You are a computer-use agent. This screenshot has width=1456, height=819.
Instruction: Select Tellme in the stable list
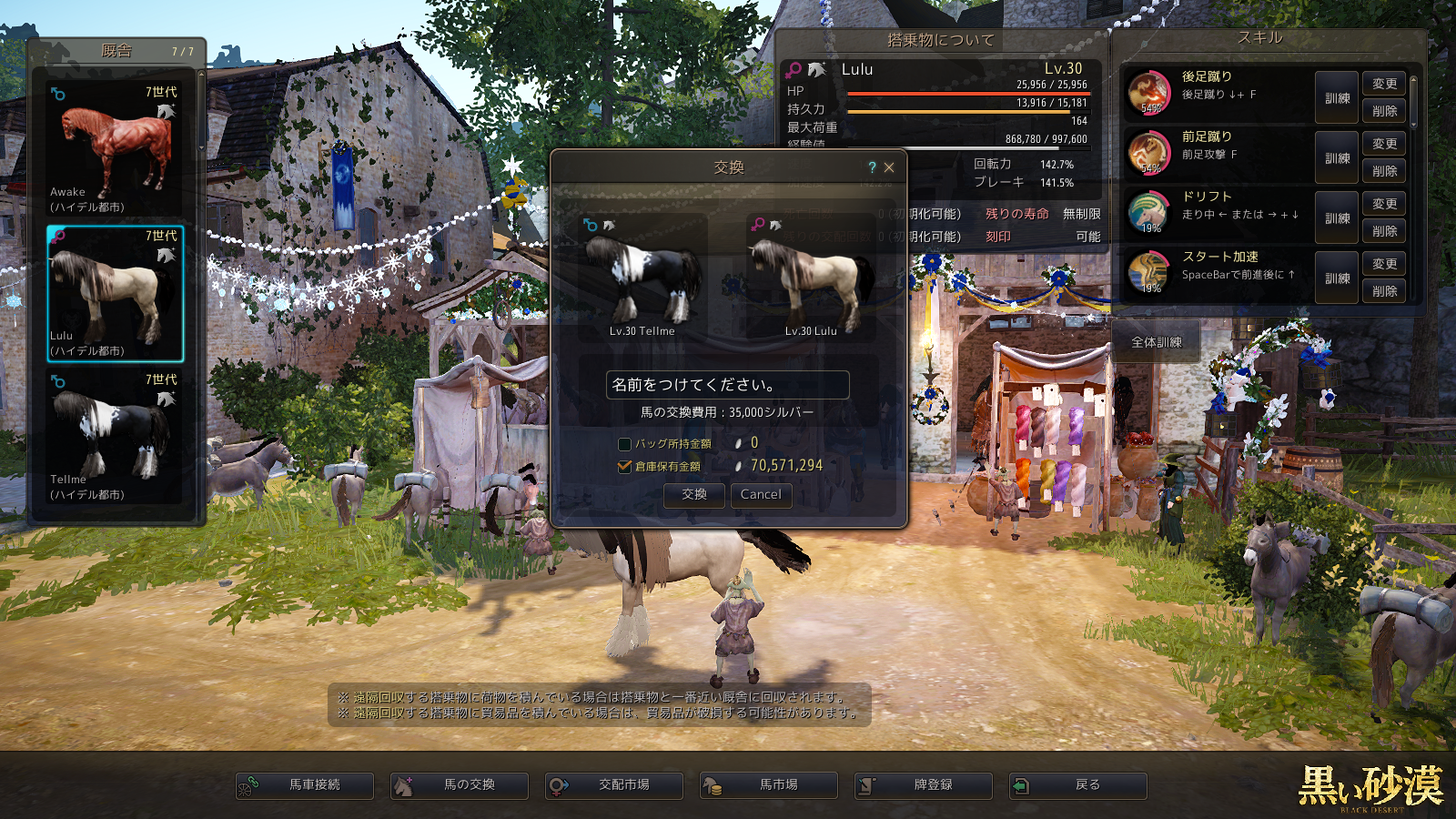pyautogui.click(x=115, y=437)
